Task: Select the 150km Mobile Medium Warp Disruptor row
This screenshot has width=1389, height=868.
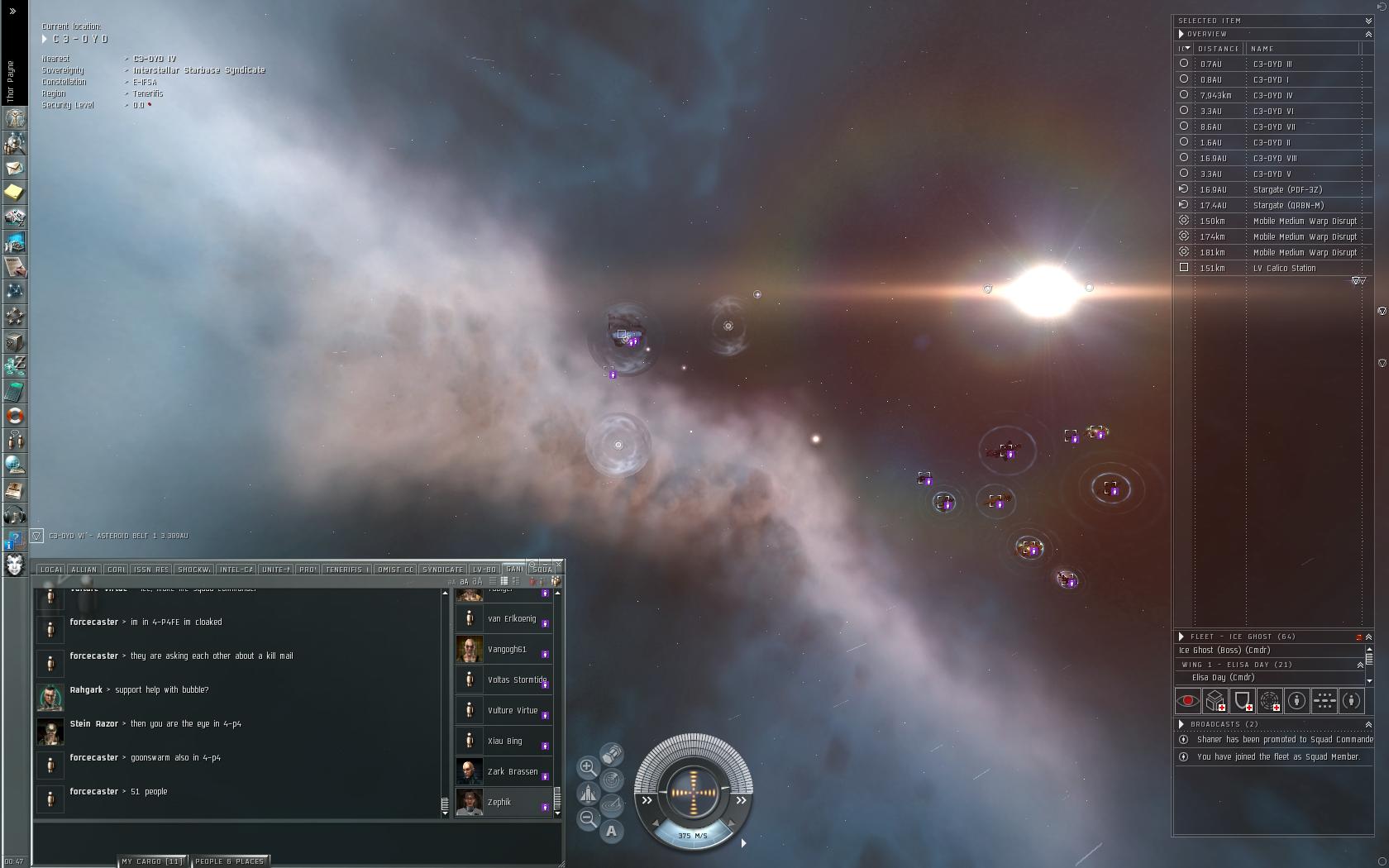Action: [1304, 222]
